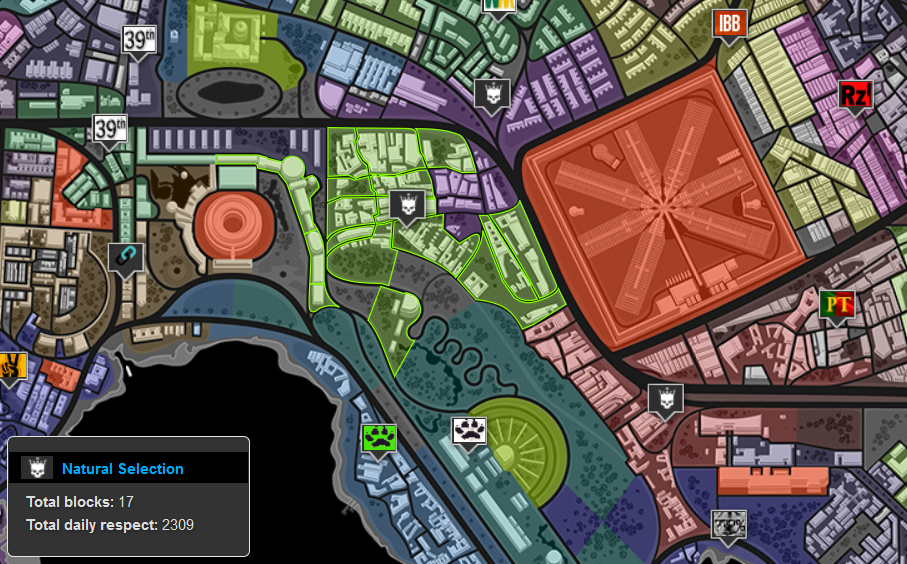Screen dimensions: 907x564
Task: Click the green paw print marker
Action: coord(380,437)
